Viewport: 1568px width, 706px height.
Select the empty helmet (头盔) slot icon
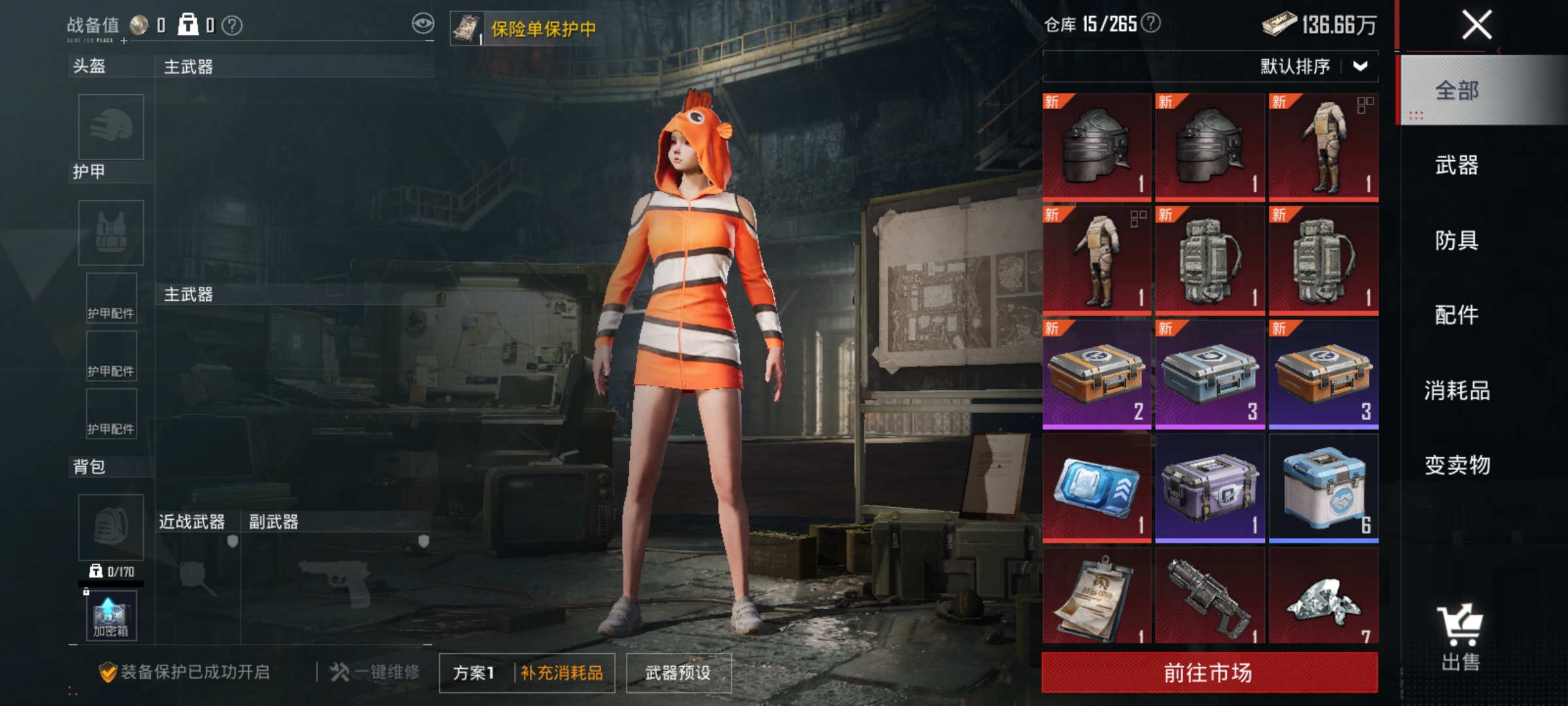(x=110, y=127)
